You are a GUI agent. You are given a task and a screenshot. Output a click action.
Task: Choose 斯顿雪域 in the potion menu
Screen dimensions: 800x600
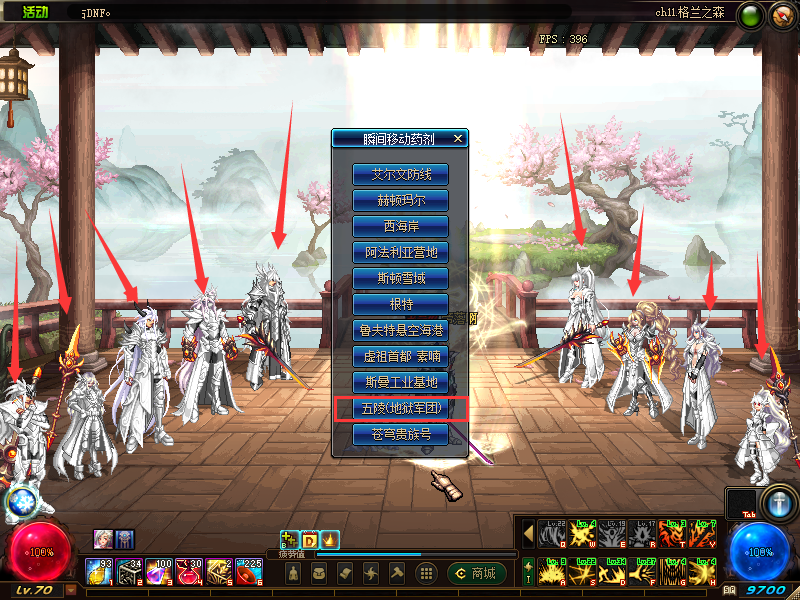400,278
